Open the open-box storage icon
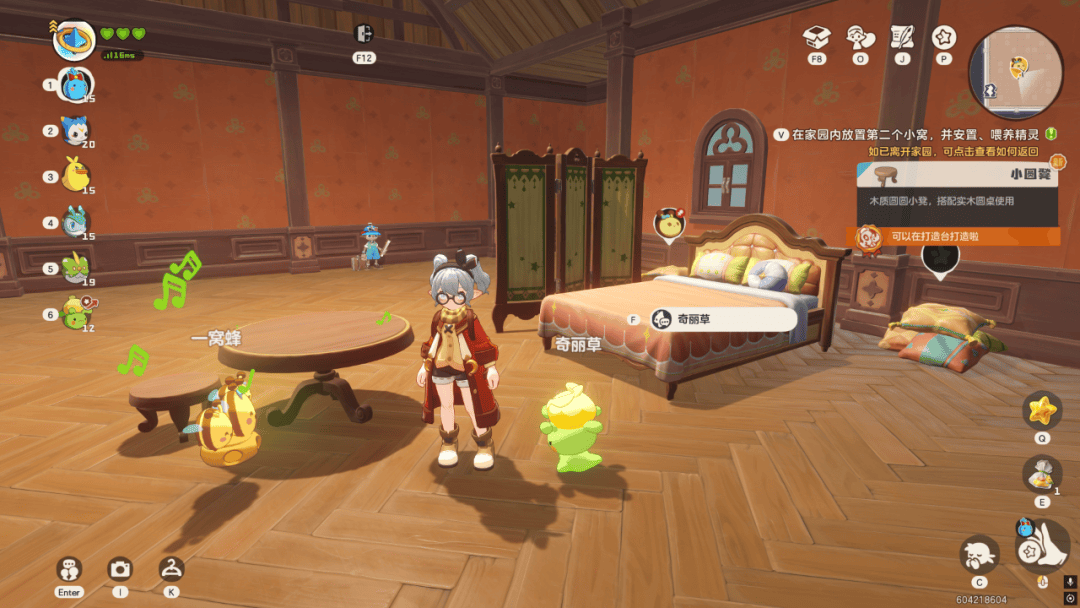The width and height of the screenshot is (1080, 608). coord(817,37)
